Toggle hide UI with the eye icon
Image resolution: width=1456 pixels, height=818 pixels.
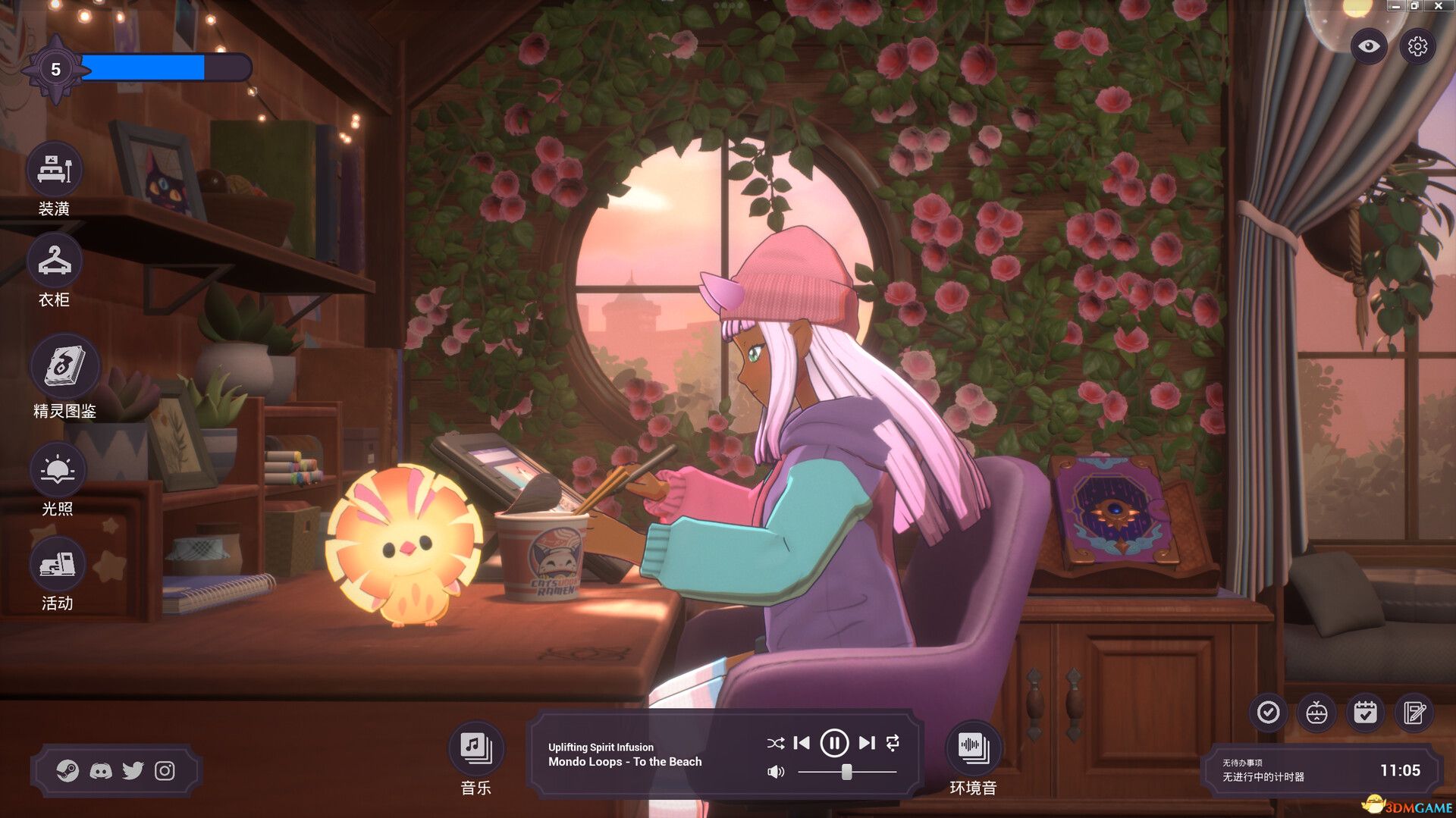coord(1369,46)
